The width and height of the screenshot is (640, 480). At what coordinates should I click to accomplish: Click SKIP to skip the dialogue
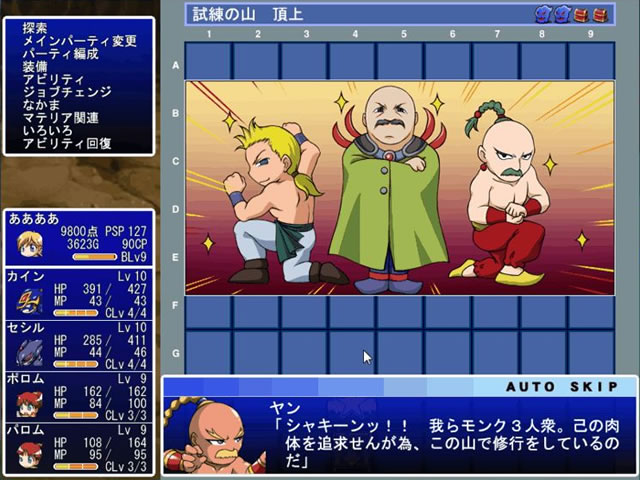[591, 386]
